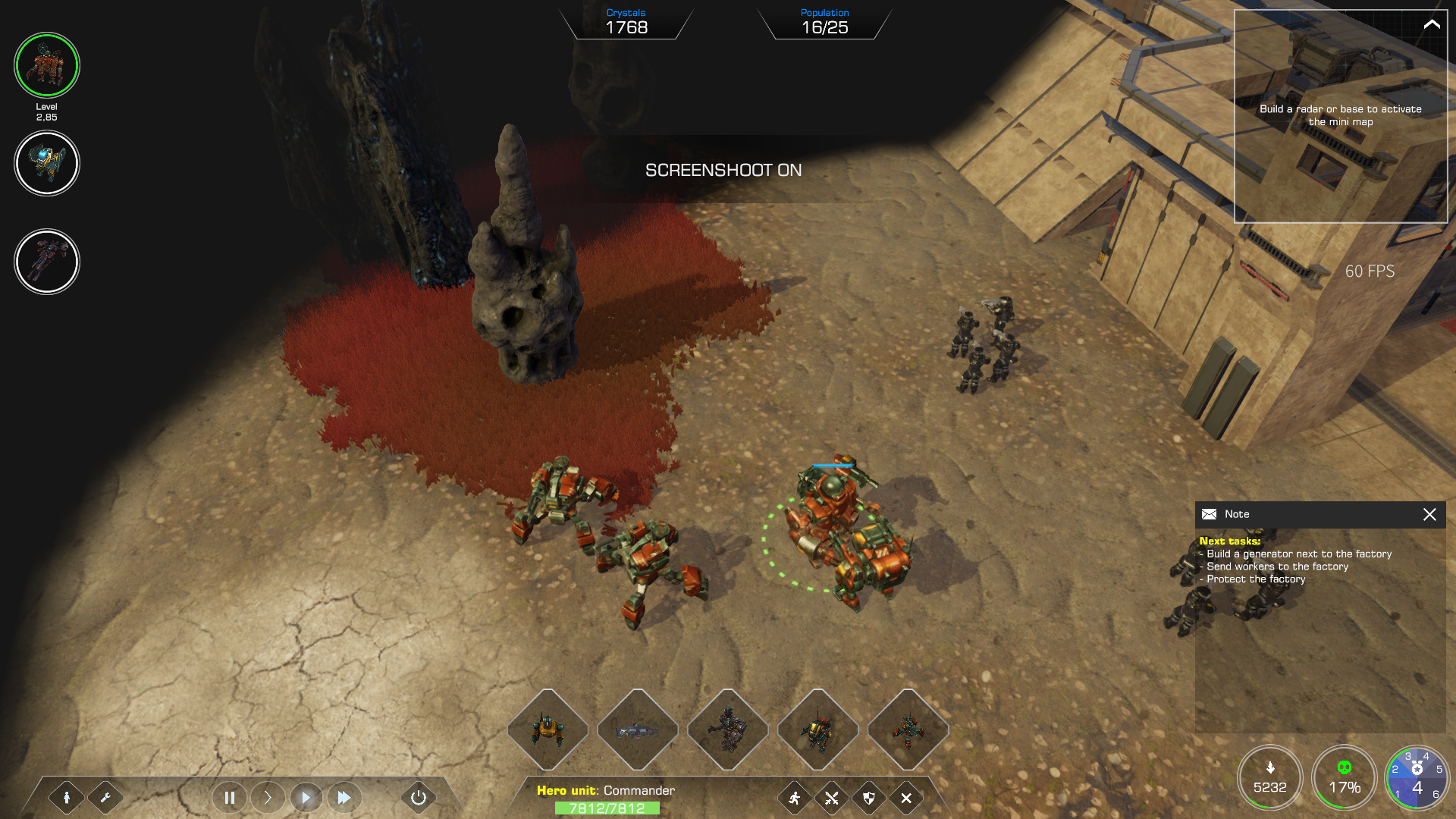Set game speed to normal play
The width and height of the screenshot is (1456, 819).
tap(306, 798)
